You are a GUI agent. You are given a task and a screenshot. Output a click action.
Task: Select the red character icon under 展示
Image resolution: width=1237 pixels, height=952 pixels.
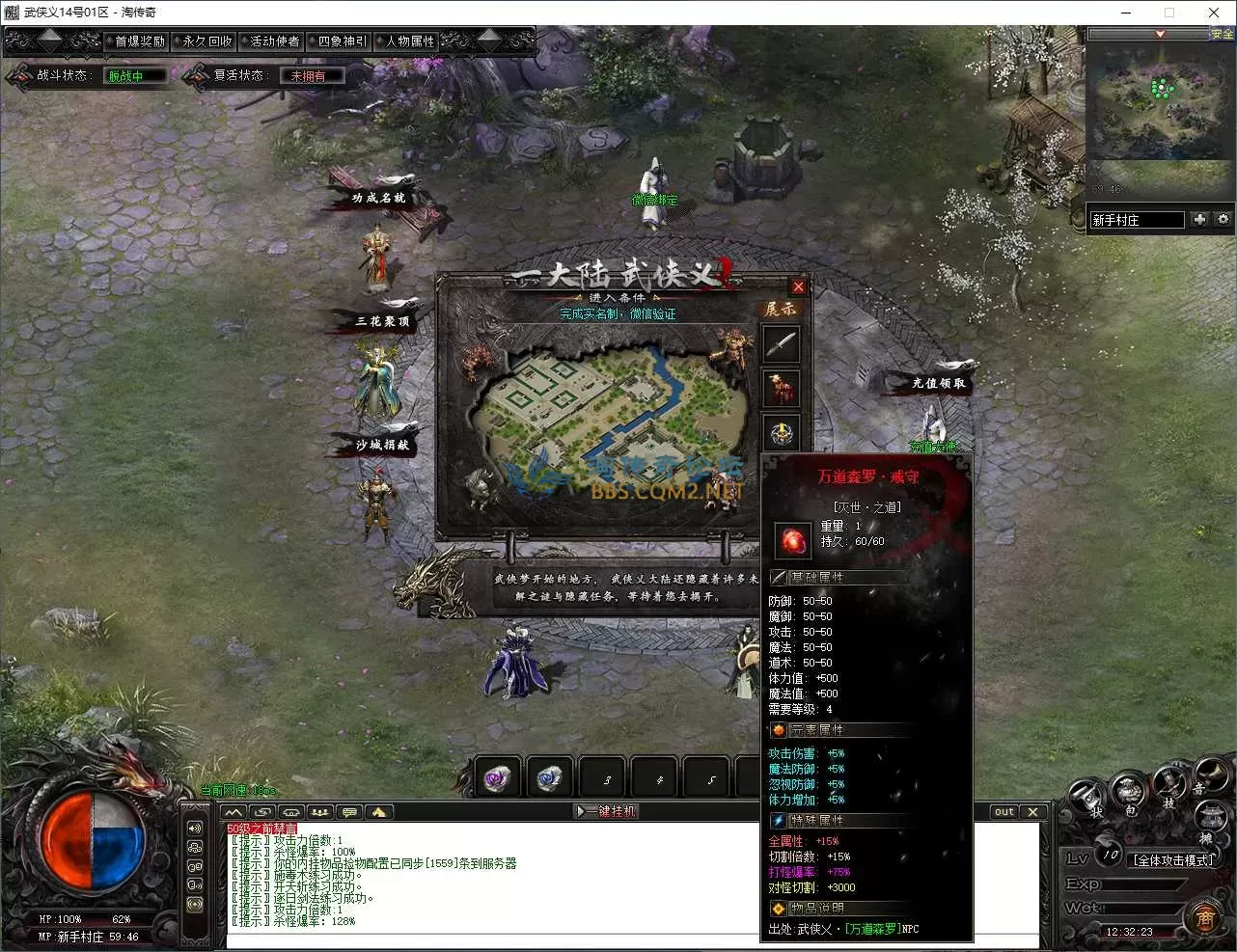[781, 389]
